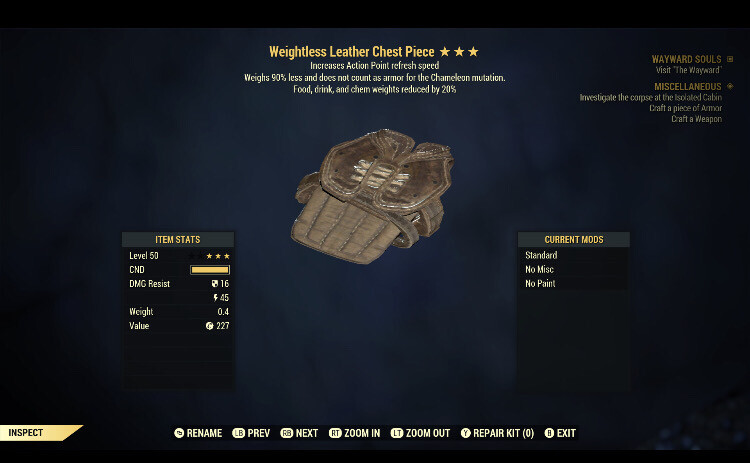Choose the No Misc mod row
This screenshot has width=750, height=463.
point(573,269)
